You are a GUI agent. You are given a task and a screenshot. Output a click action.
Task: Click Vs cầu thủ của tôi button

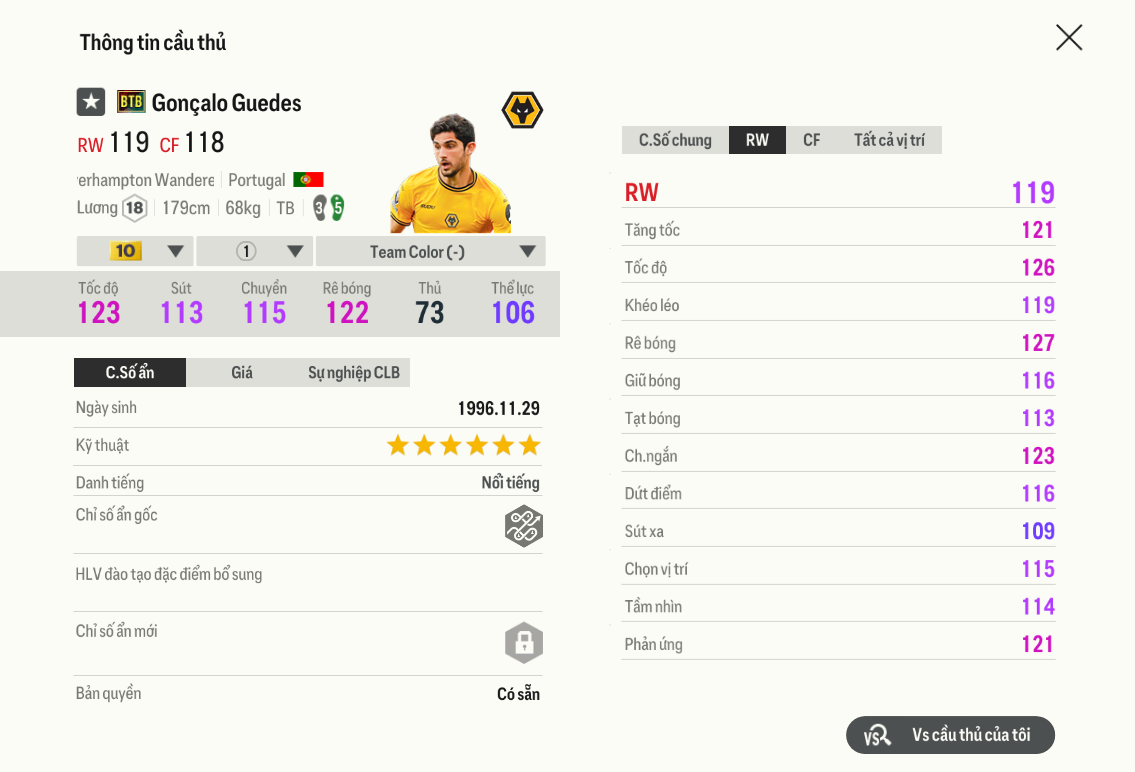(950, 735)
